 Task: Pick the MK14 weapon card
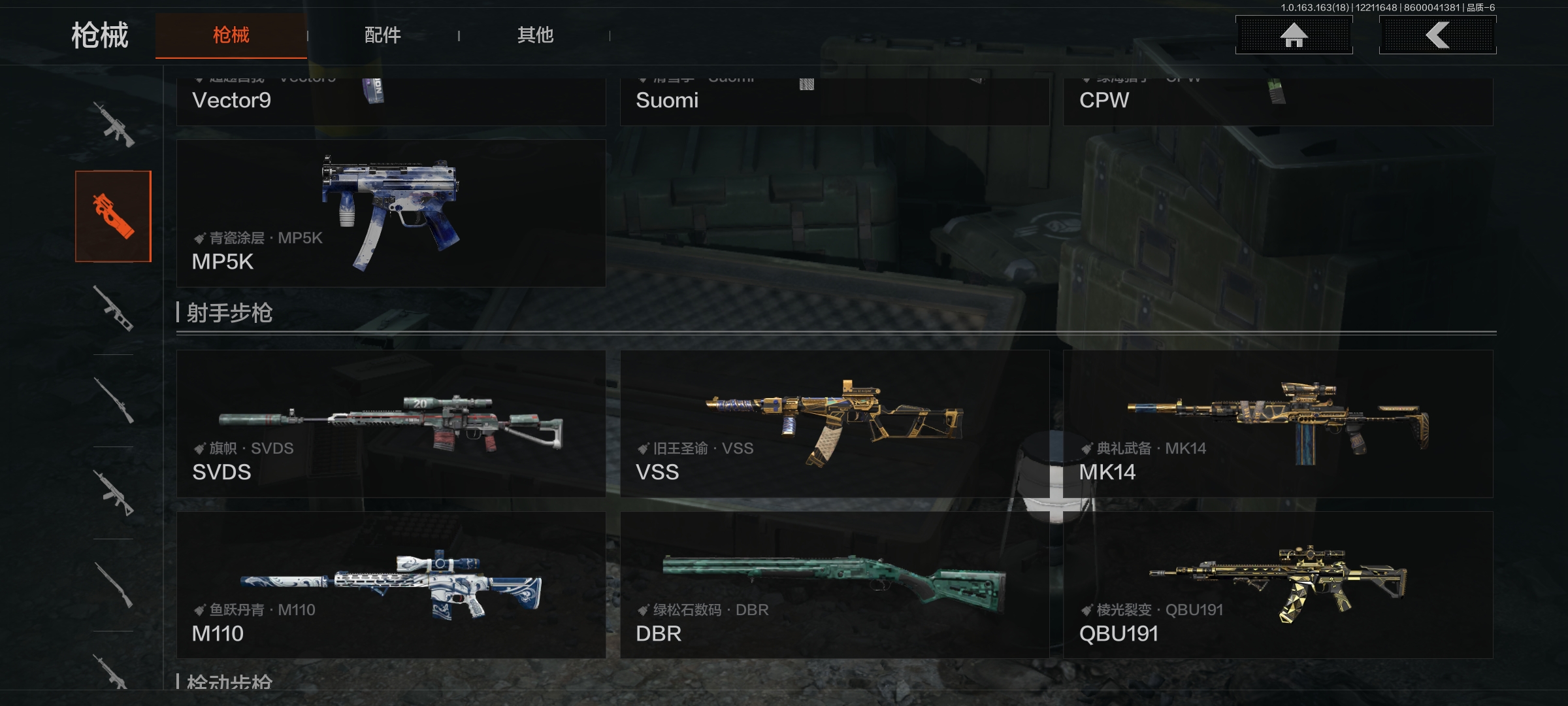(1278, 424)
